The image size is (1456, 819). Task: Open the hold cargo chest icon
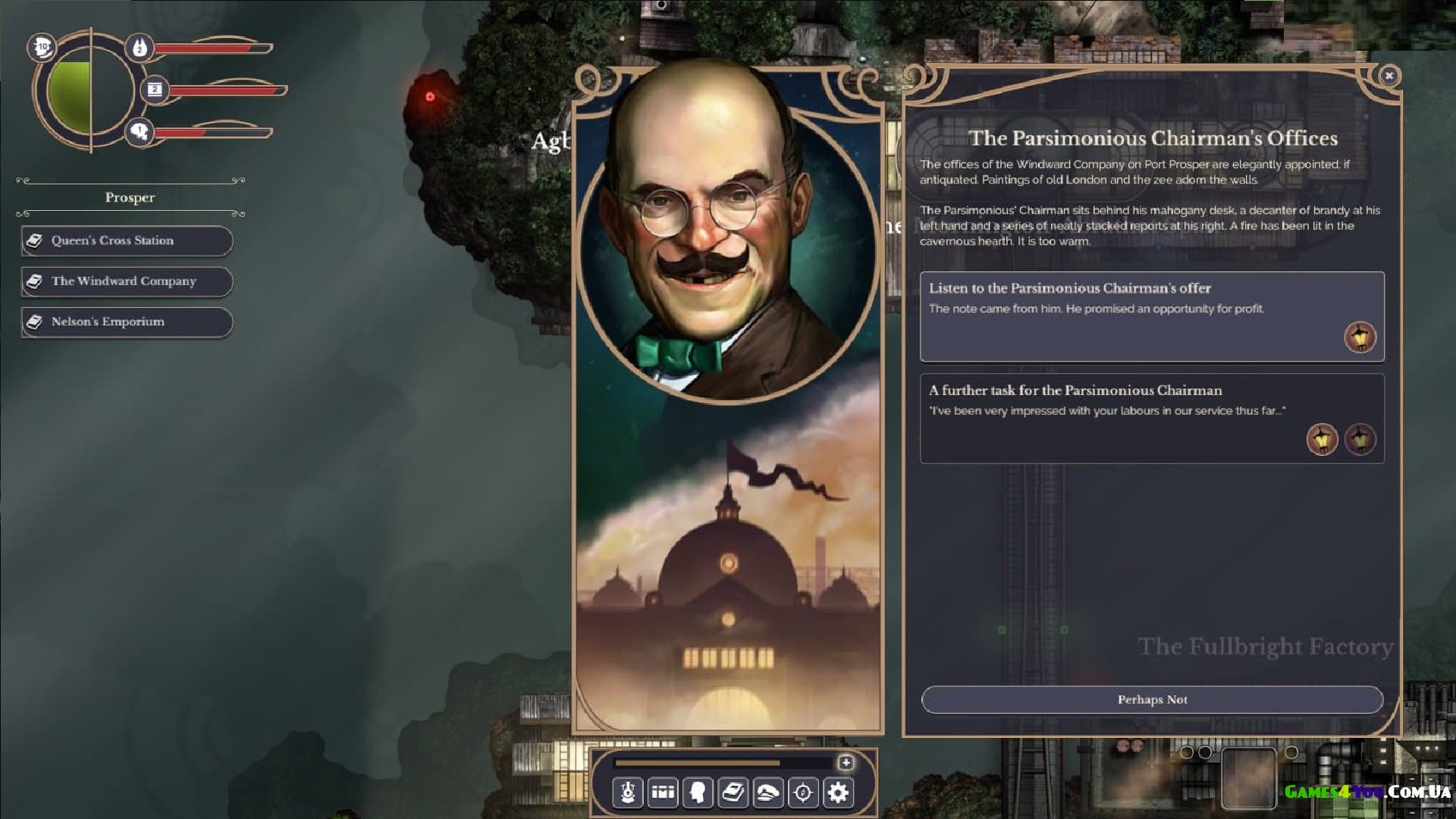663,792
